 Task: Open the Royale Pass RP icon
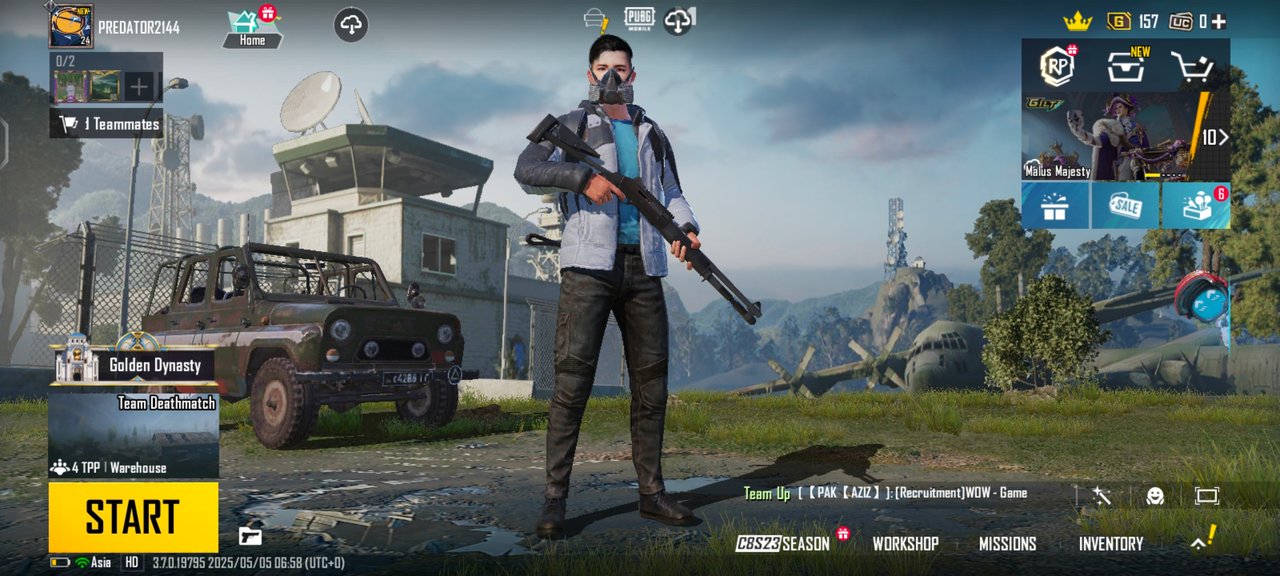tap(1056, 66)
